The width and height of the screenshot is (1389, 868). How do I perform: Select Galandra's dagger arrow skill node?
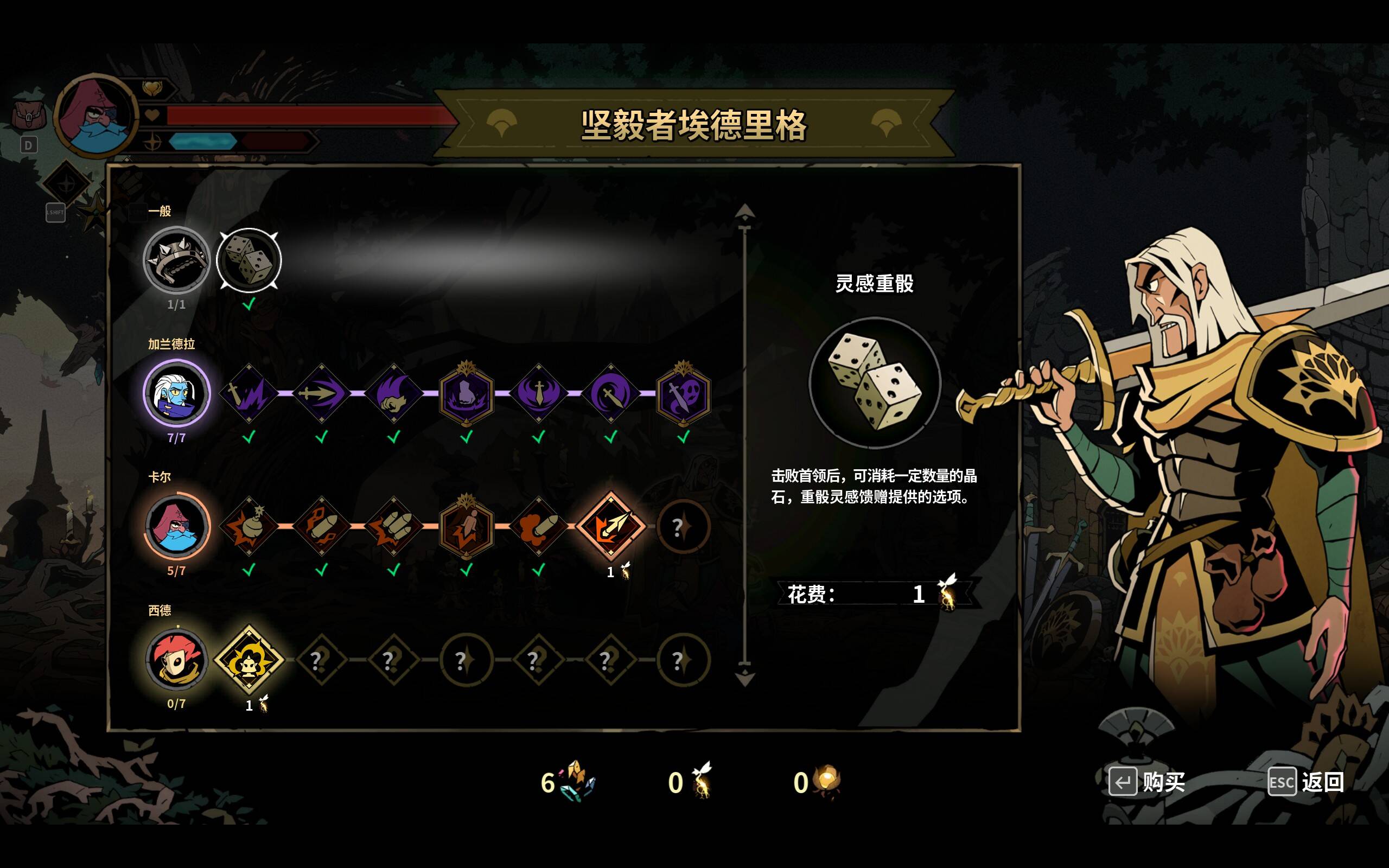[321, 393]
